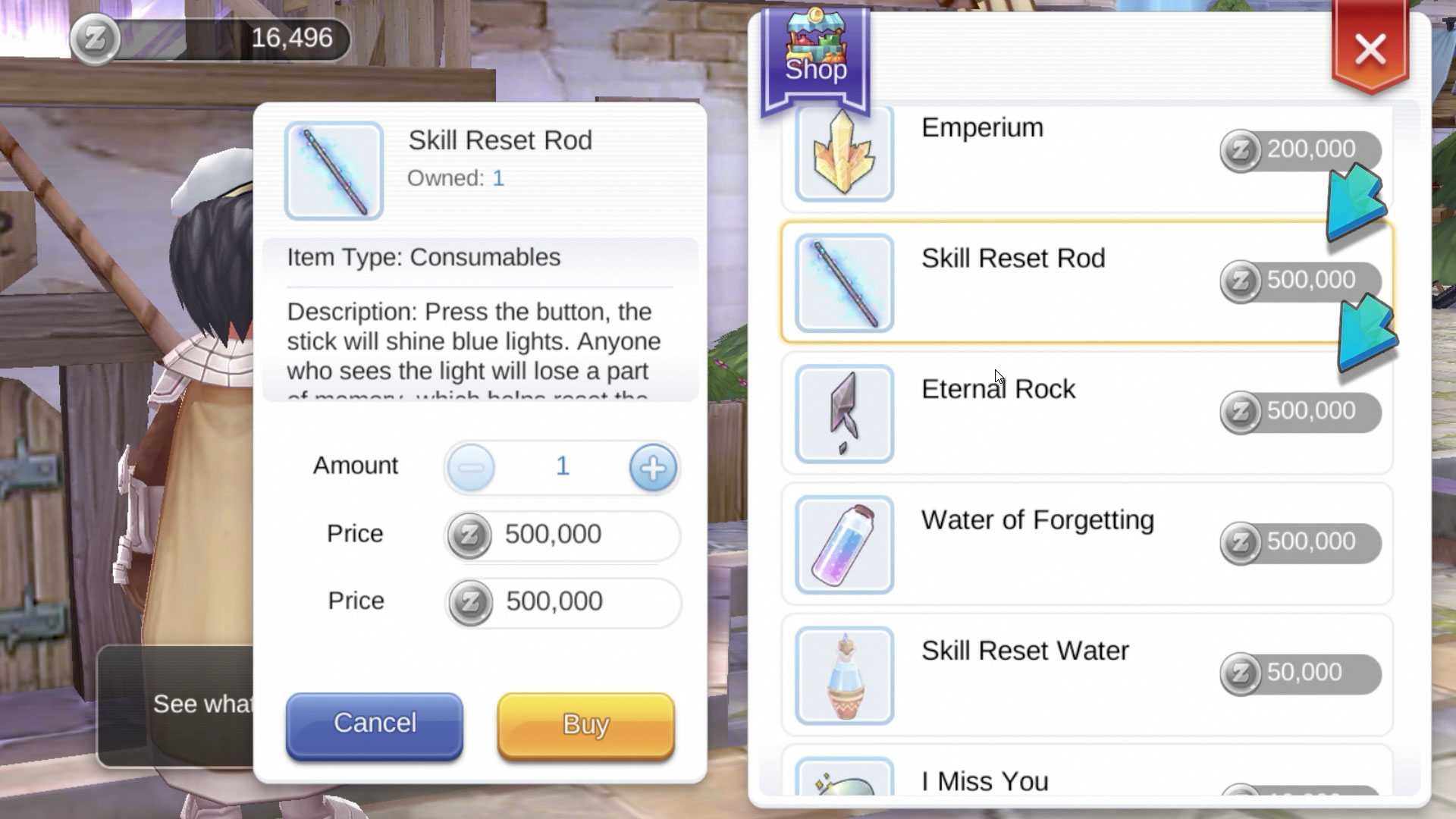Click the Skill Reset Rod thumbnail in the purchase dialog
The image size is (1456, 819).
334,169
